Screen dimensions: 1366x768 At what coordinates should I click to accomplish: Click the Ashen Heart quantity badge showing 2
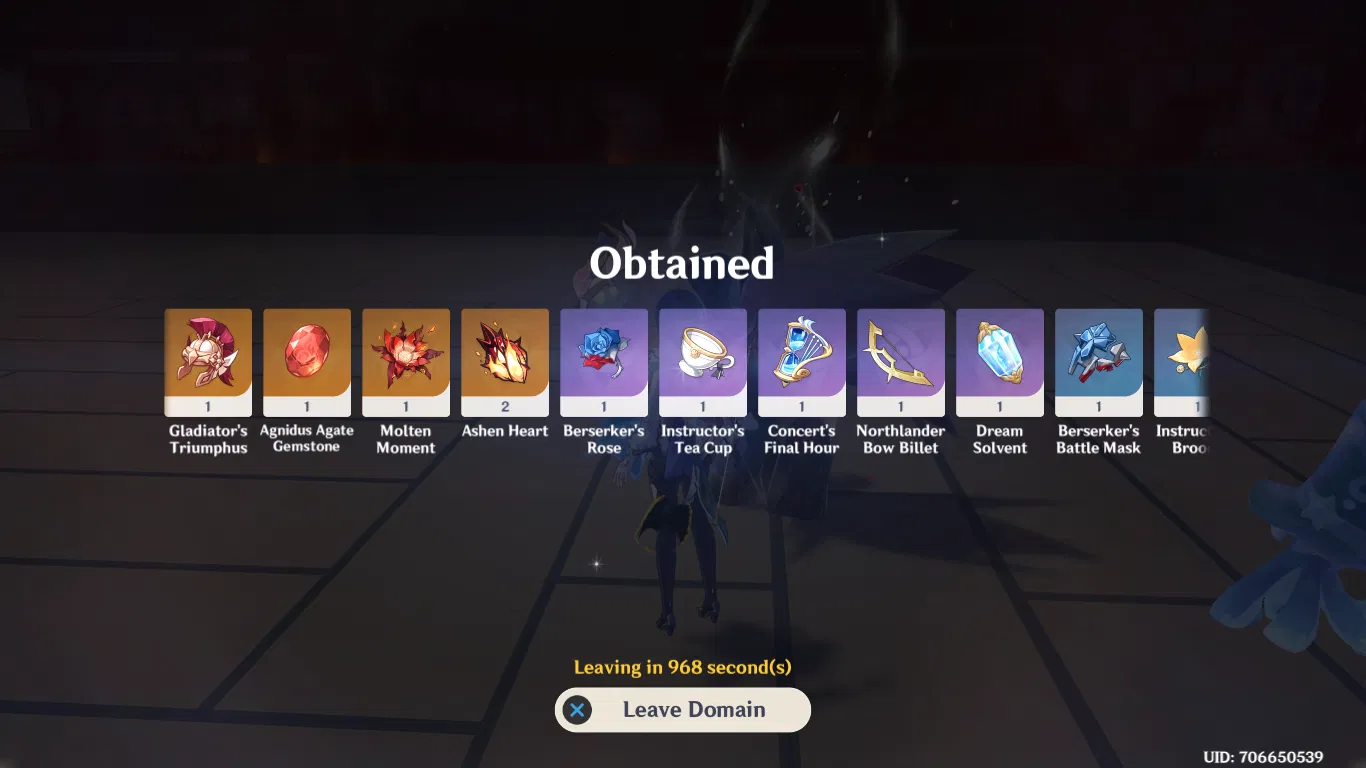[505, 405]
